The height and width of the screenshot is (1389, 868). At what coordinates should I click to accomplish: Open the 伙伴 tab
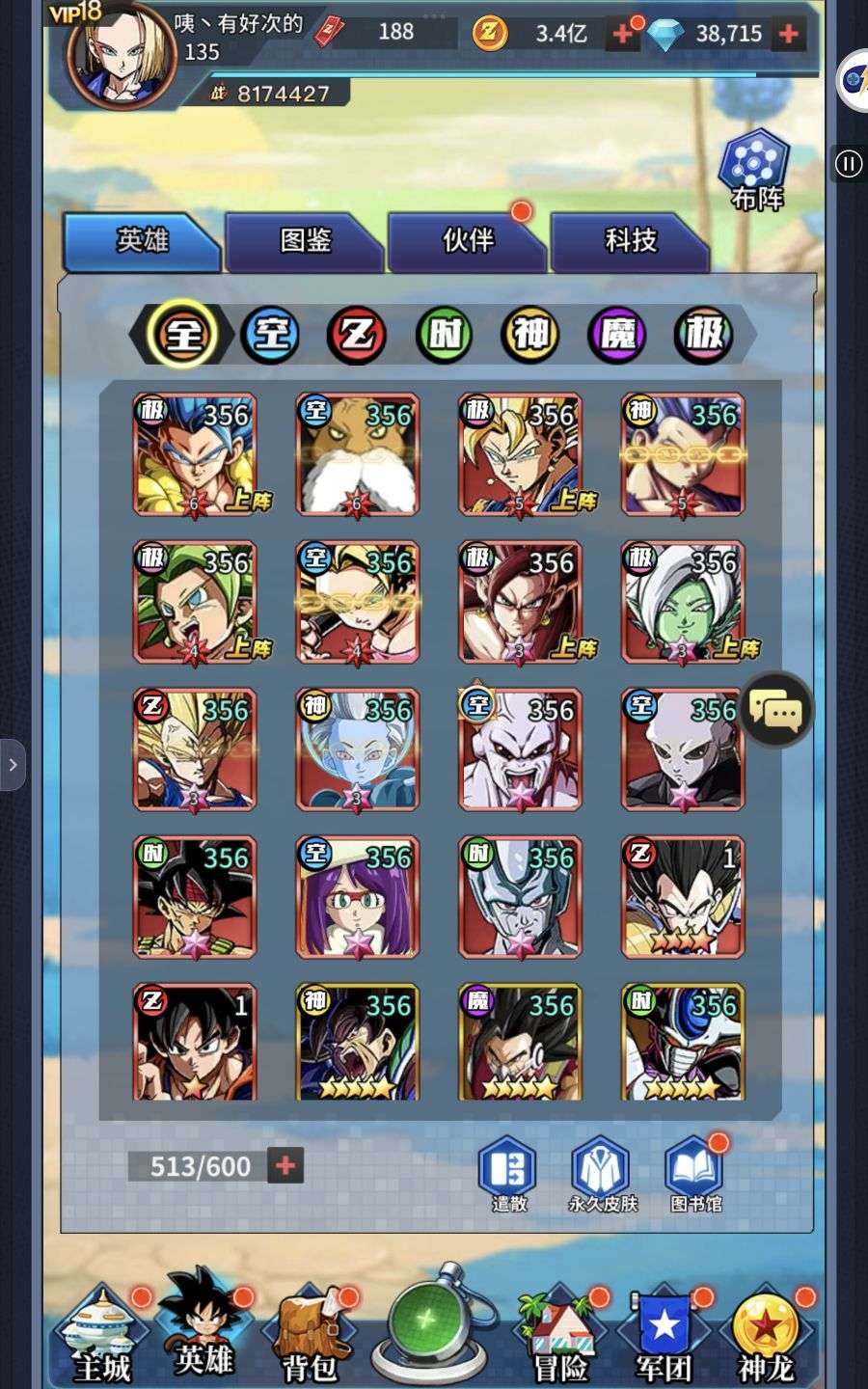tap(467, 240)
